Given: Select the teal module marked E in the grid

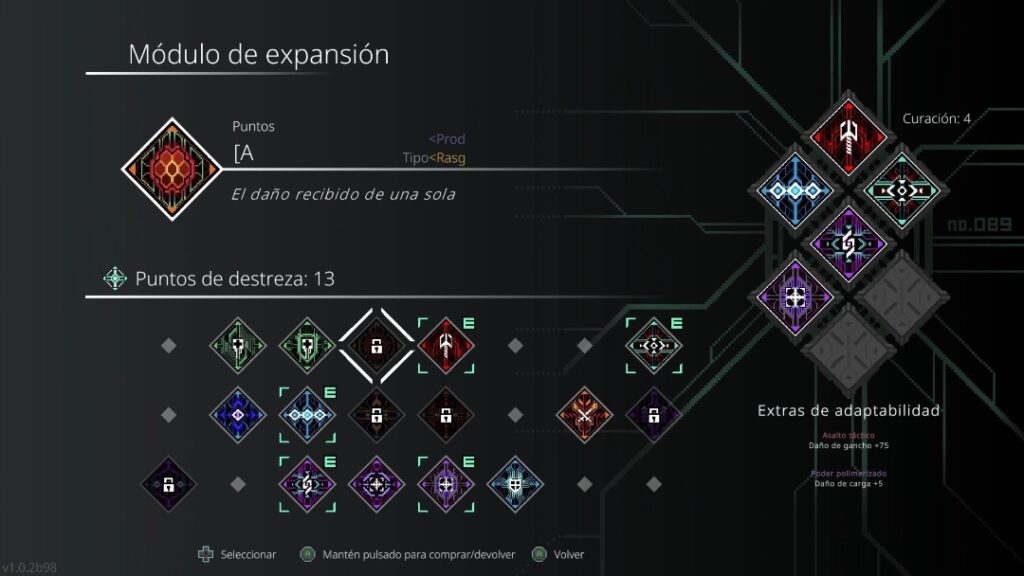Looking at the screenshot, I should (x=654, y=346).
